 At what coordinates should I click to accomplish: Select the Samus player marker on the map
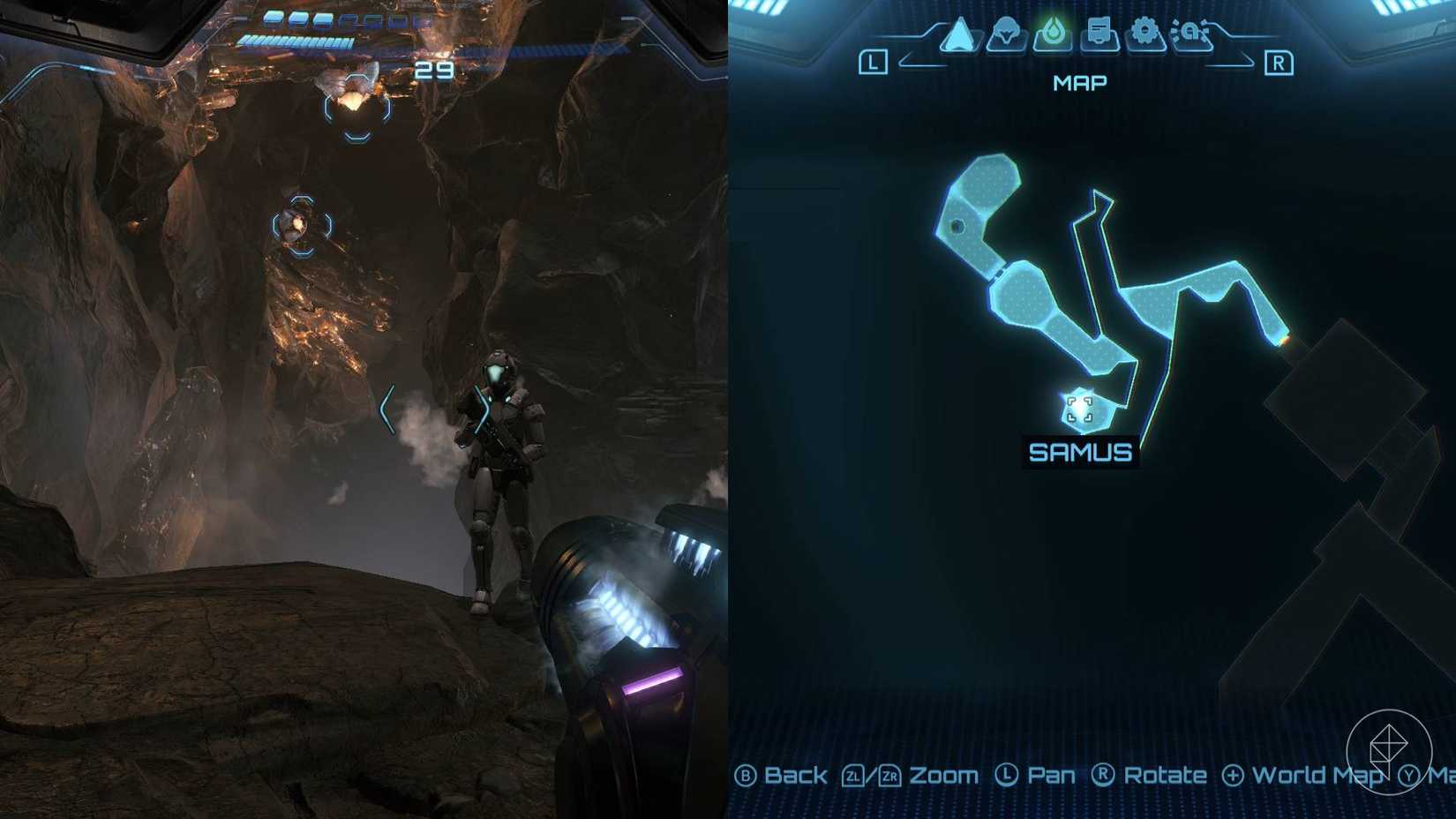[x=1078, y=408]
